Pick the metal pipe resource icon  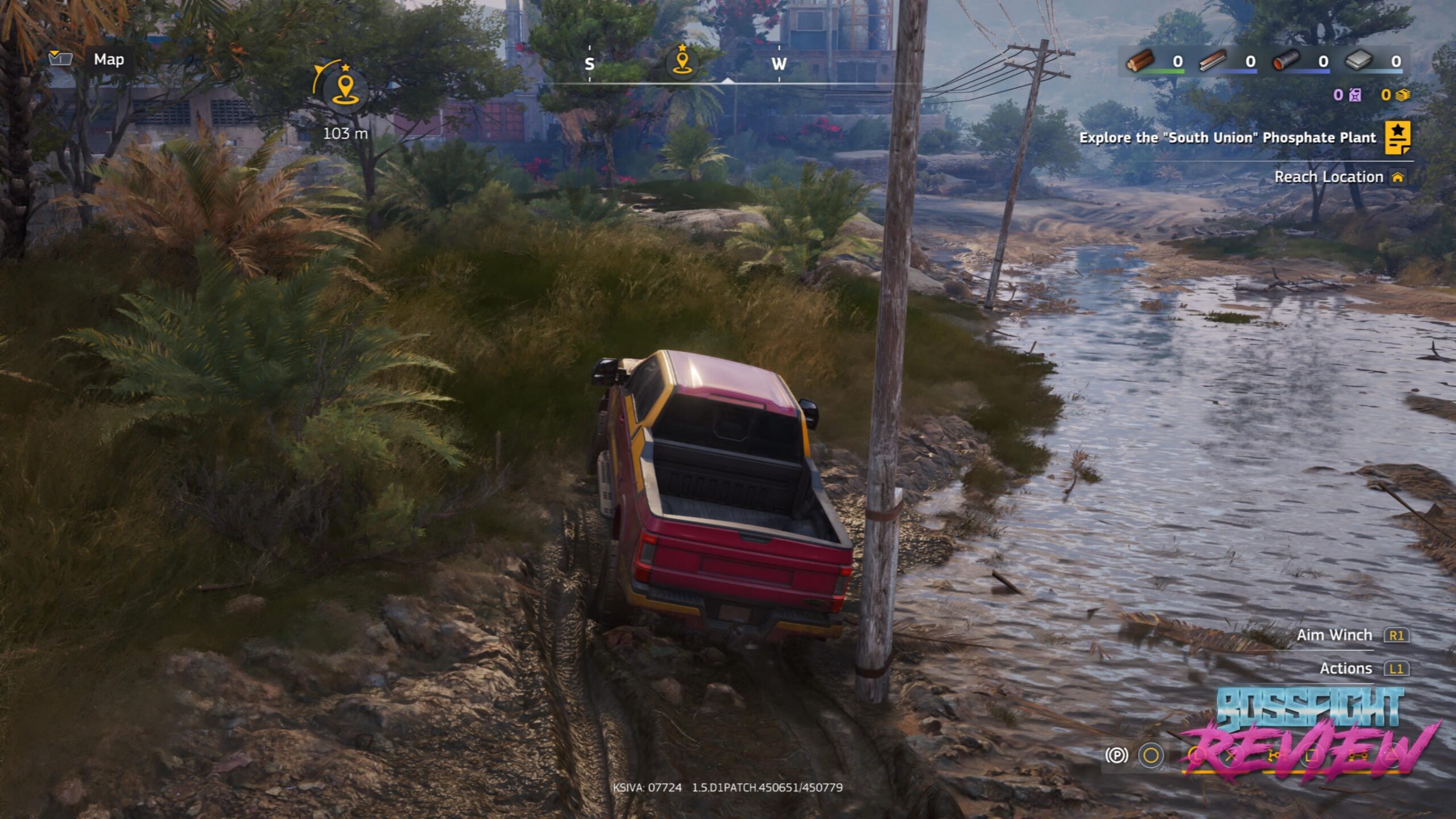point(1286,61)
